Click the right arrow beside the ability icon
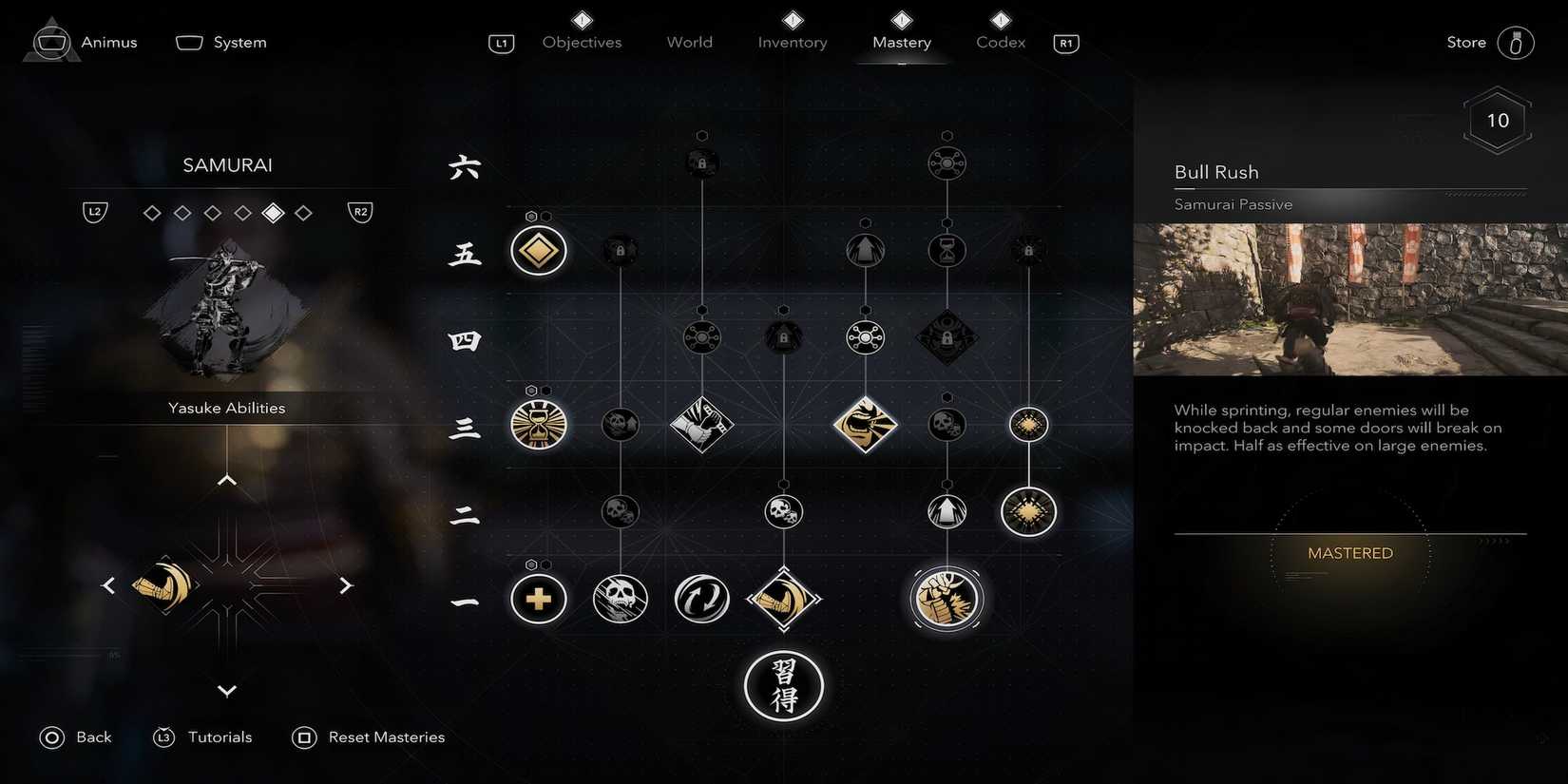 [346, 585]
